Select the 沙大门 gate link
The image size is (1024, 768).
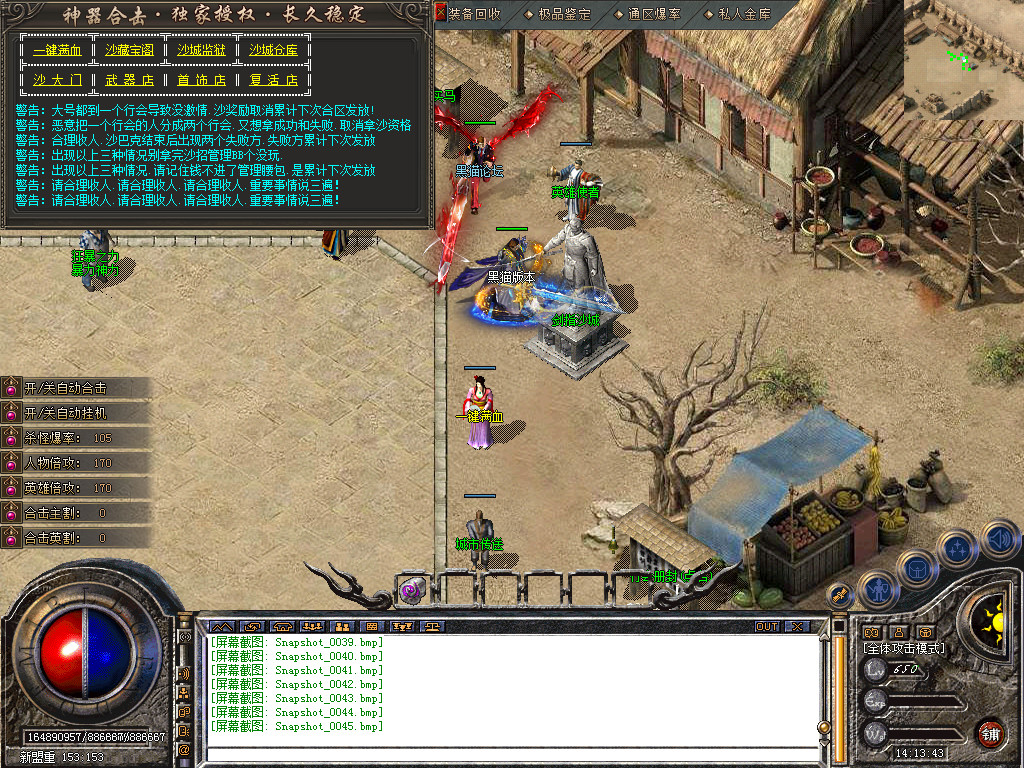(x=57, y=80)
